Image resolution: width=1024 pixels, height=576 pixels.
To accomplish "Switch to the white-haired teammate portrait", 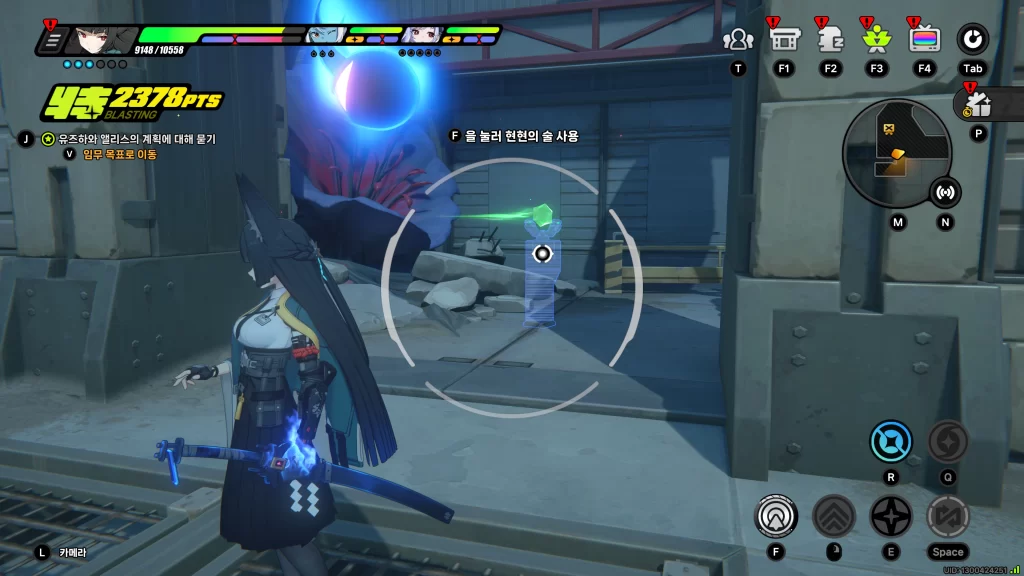I will tap(422, 36).
